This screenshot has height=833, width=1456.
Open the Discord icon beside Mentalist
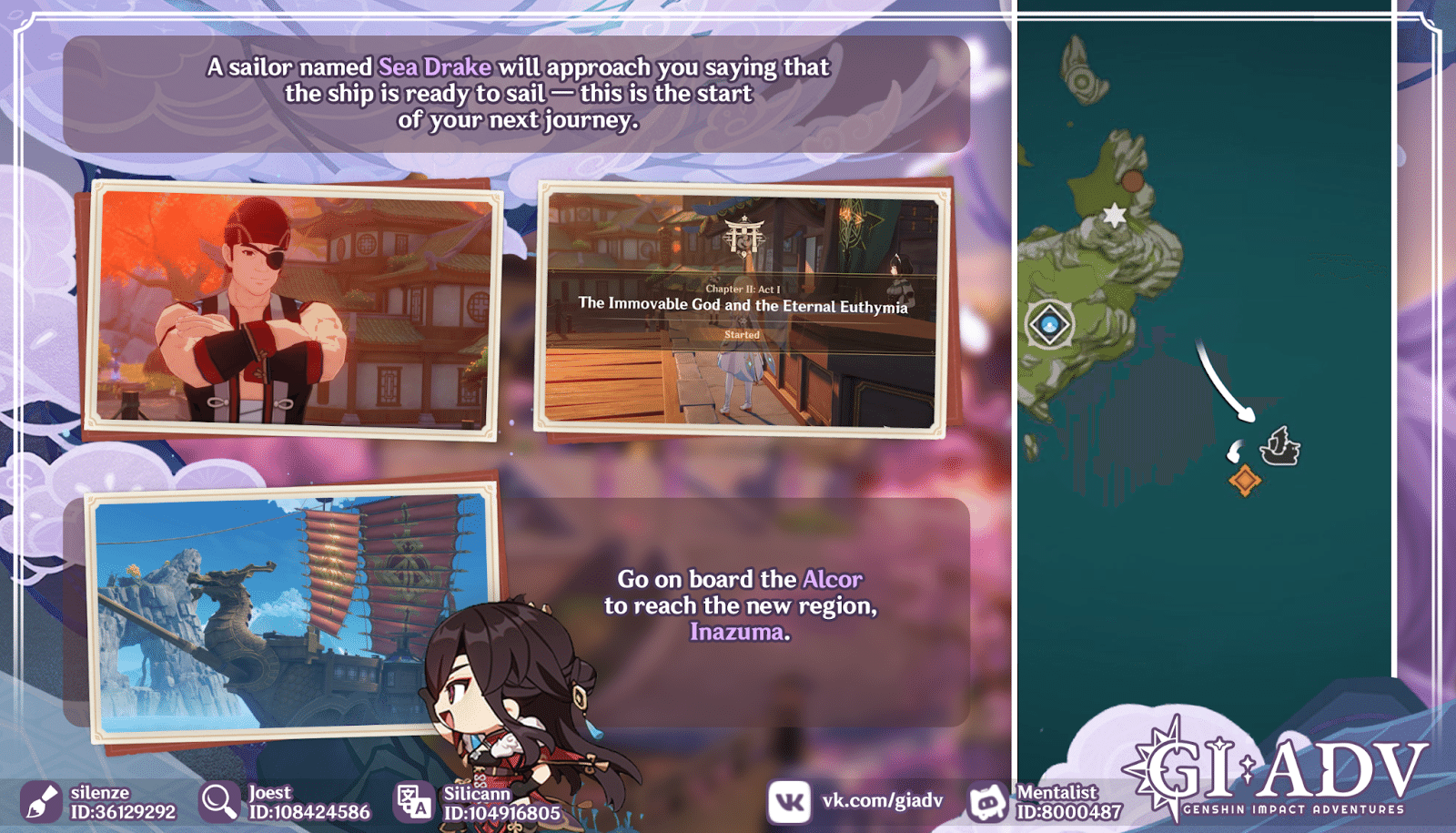(x=989, y=800)
